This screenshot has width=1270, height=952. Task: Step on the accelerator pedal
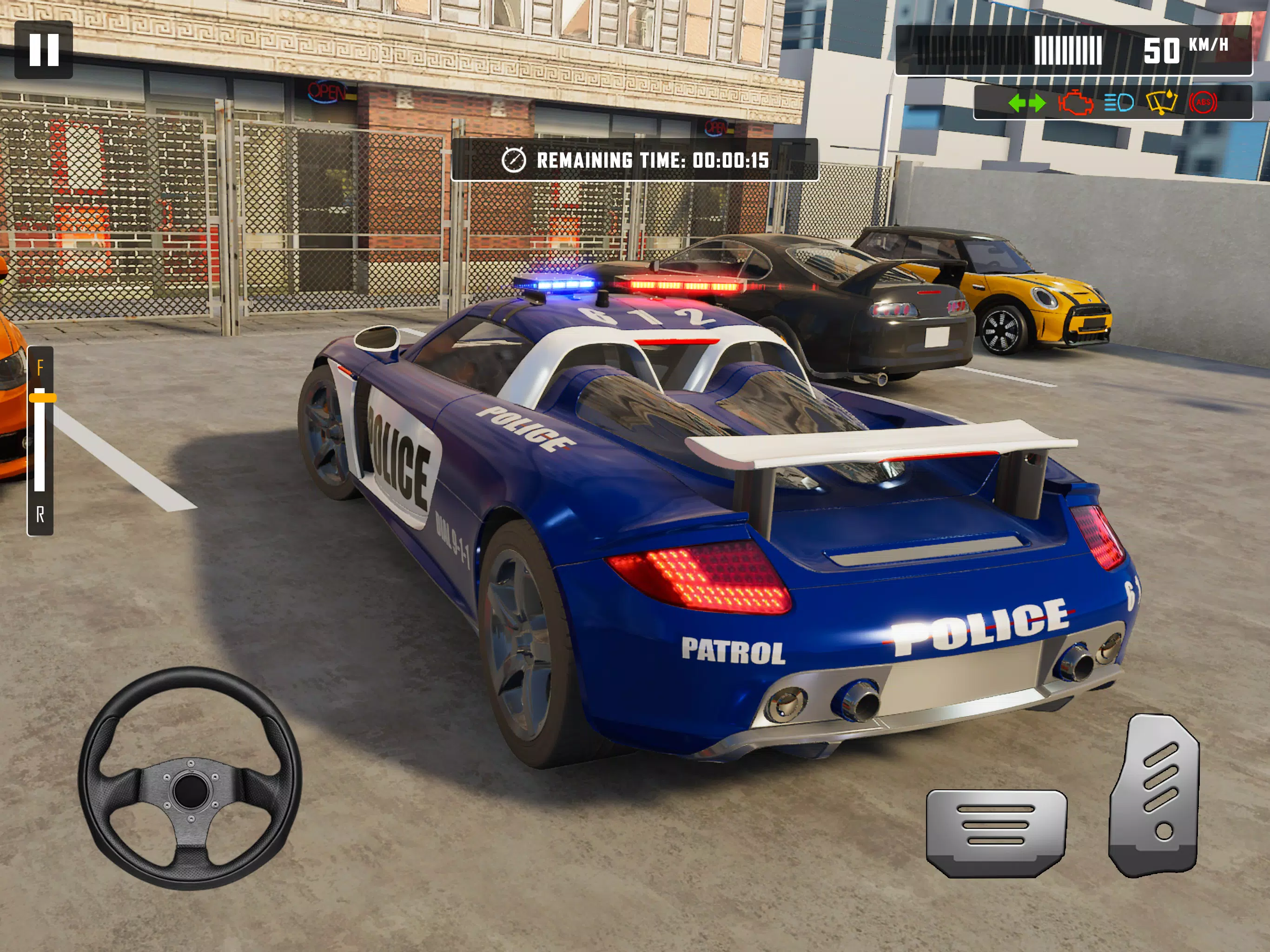pyautogui.click(x=1155, y=795)
